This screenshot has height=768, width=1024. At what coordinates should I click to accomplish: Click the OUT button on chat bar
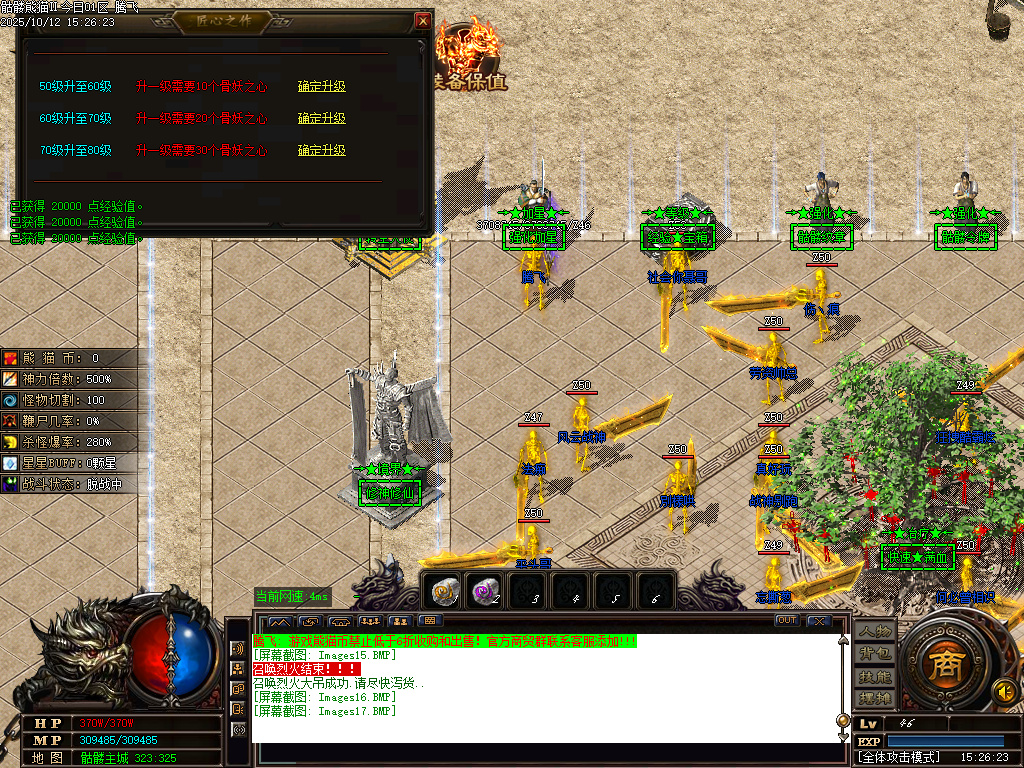tap(787, 621)
